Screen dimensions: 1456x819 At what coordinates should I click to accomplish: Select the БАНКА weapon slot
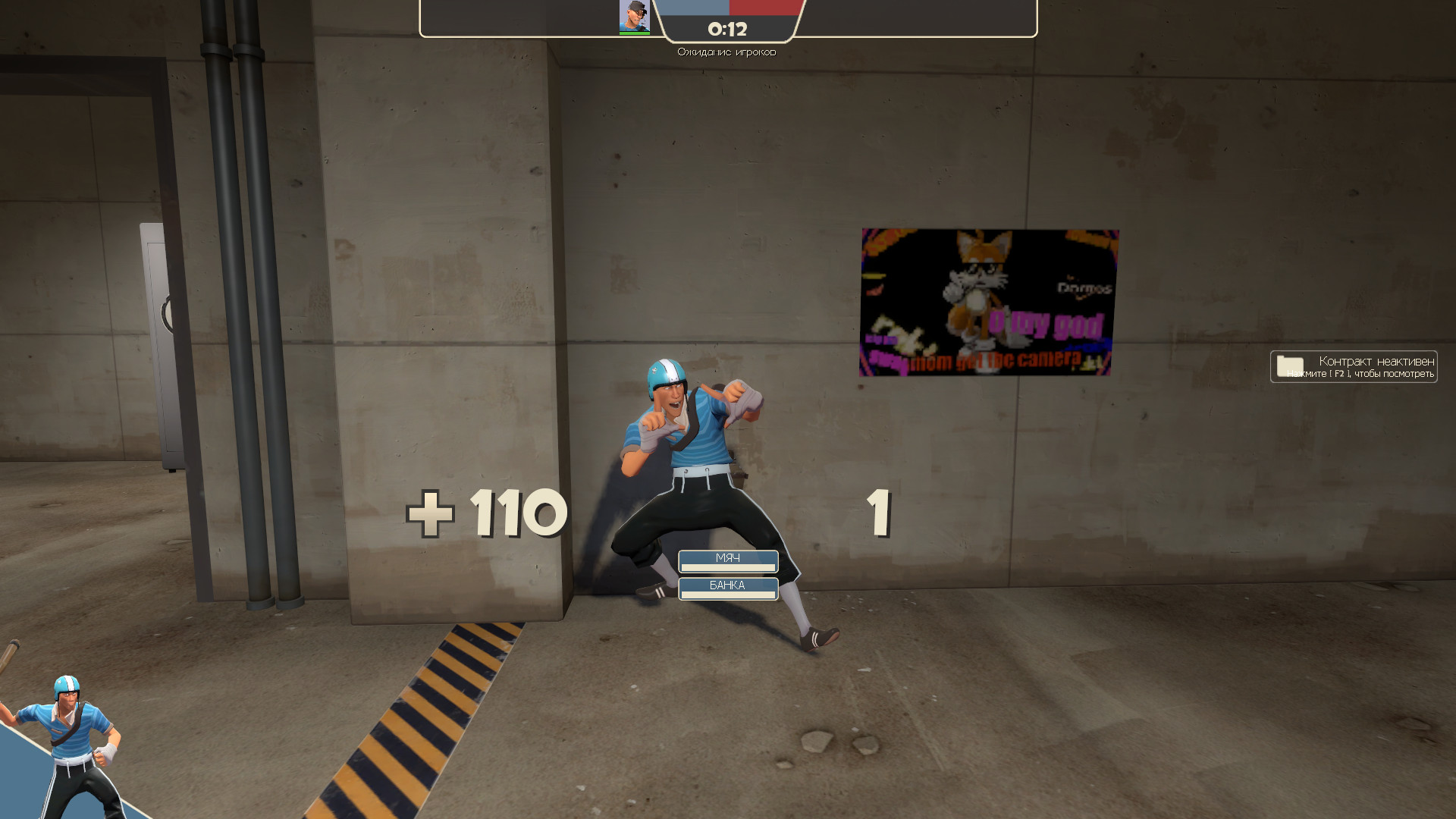pyautogui.click(x=728, y=585)
